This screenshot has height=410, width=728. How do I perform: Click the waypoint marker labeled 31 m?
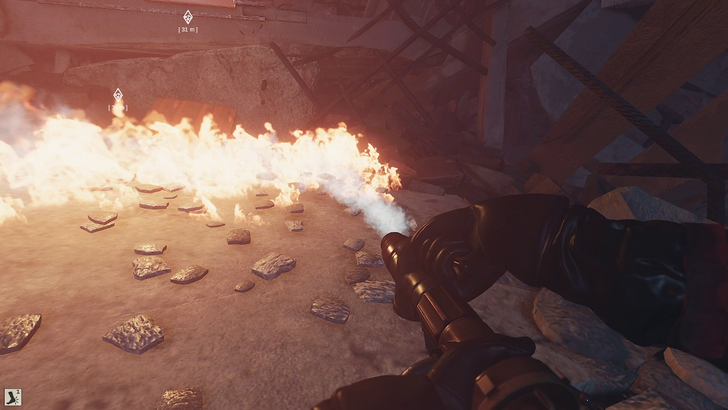tap(187, 17)
